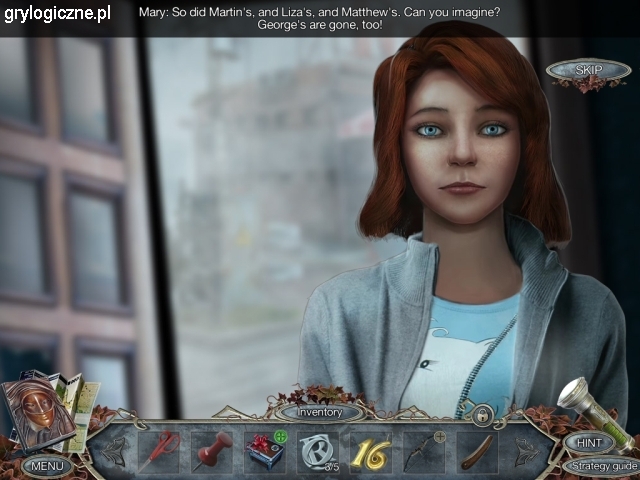Open the MENU button

[x=47, y=465]
